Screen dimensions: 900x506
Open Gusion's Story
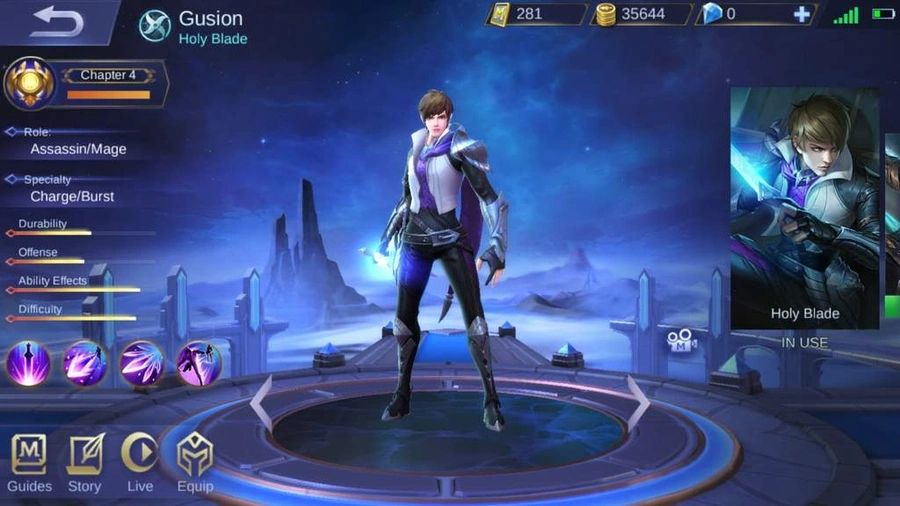click(x=85, y=462)
